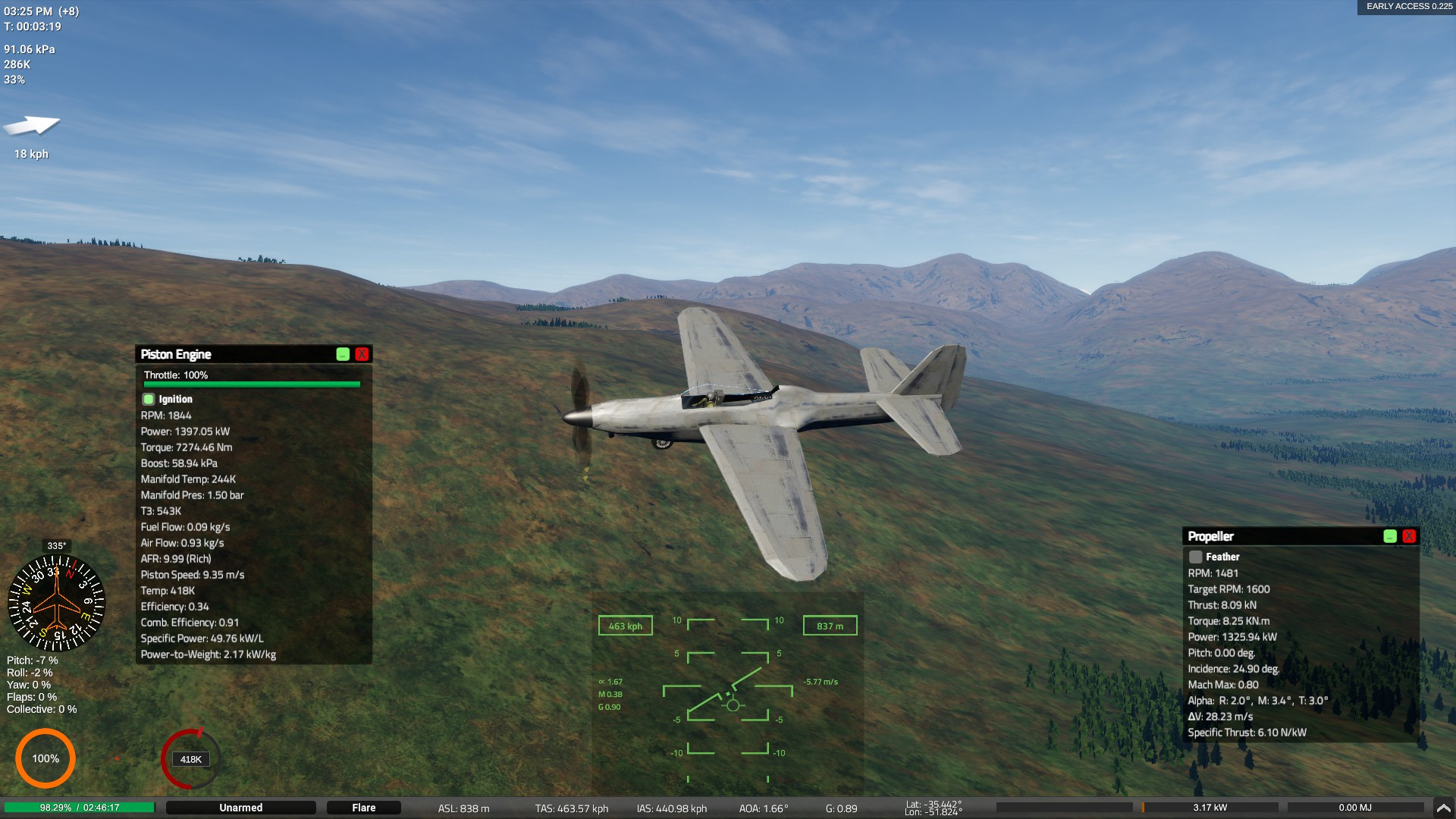
Task: Expand the bottom-right arrow panel
Action: 1443,808
